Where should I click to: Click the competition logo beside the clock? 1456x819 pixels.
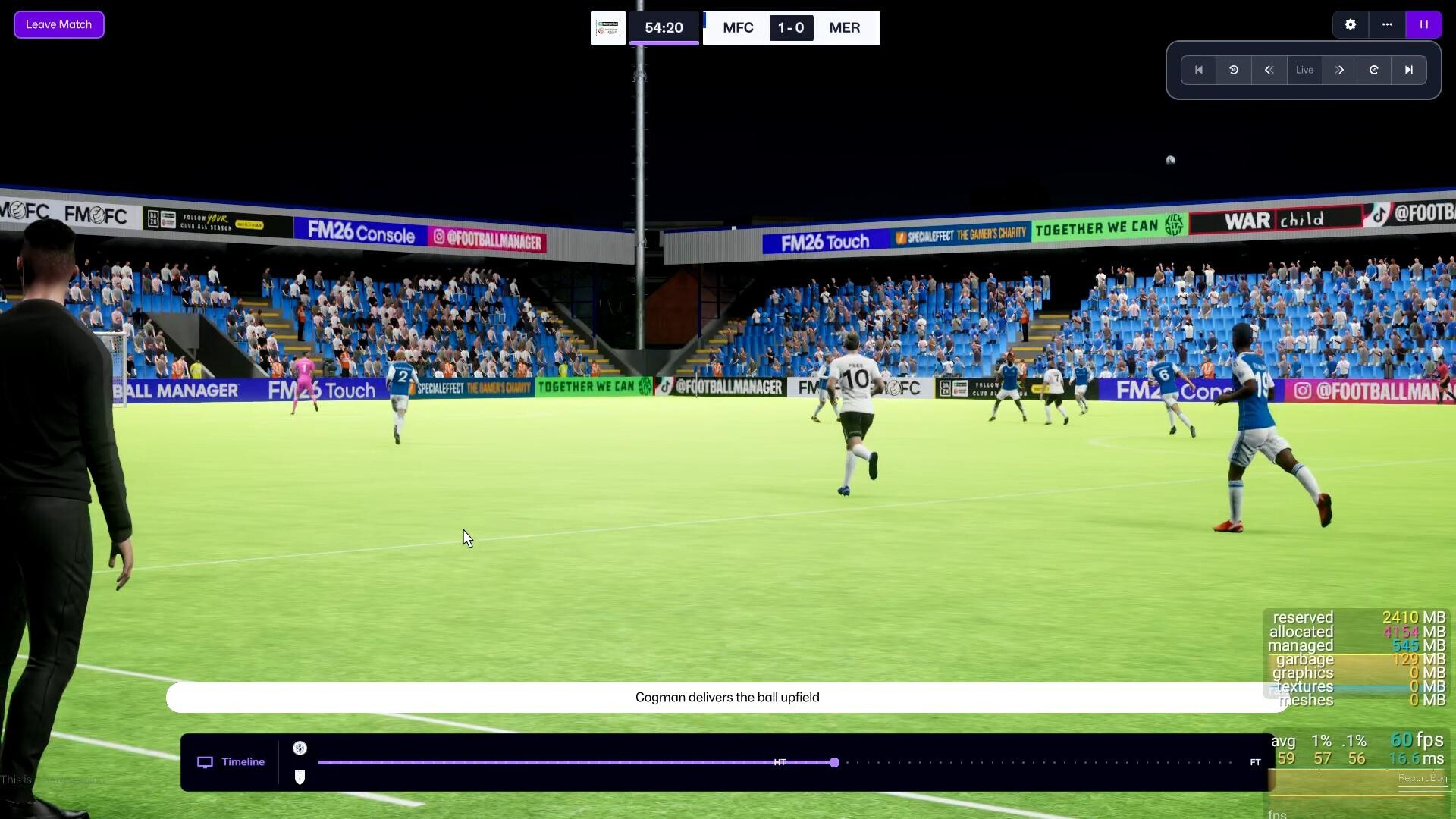[608, 28]
